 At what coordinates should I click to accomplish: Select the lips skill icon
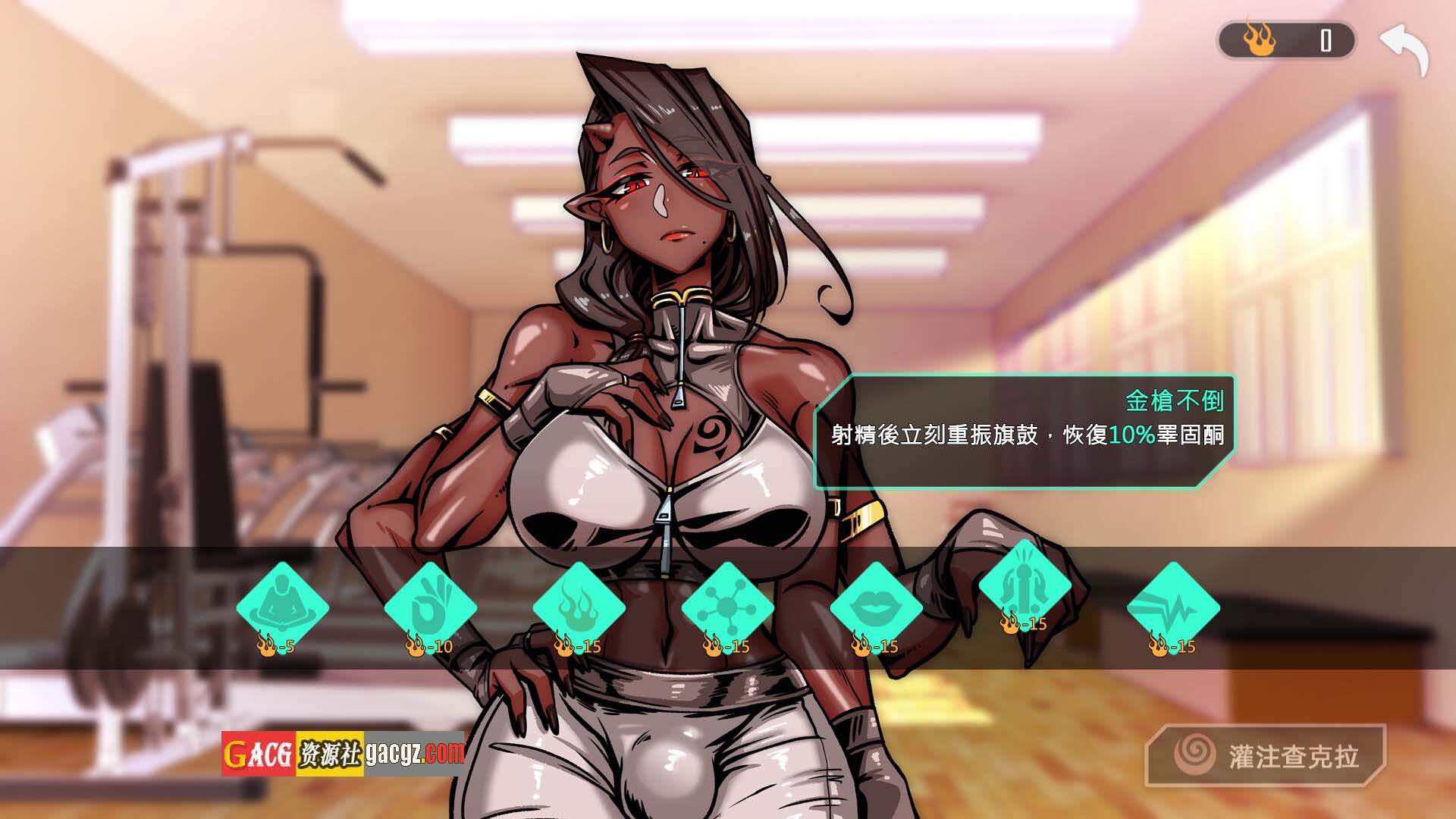[876, 607]
